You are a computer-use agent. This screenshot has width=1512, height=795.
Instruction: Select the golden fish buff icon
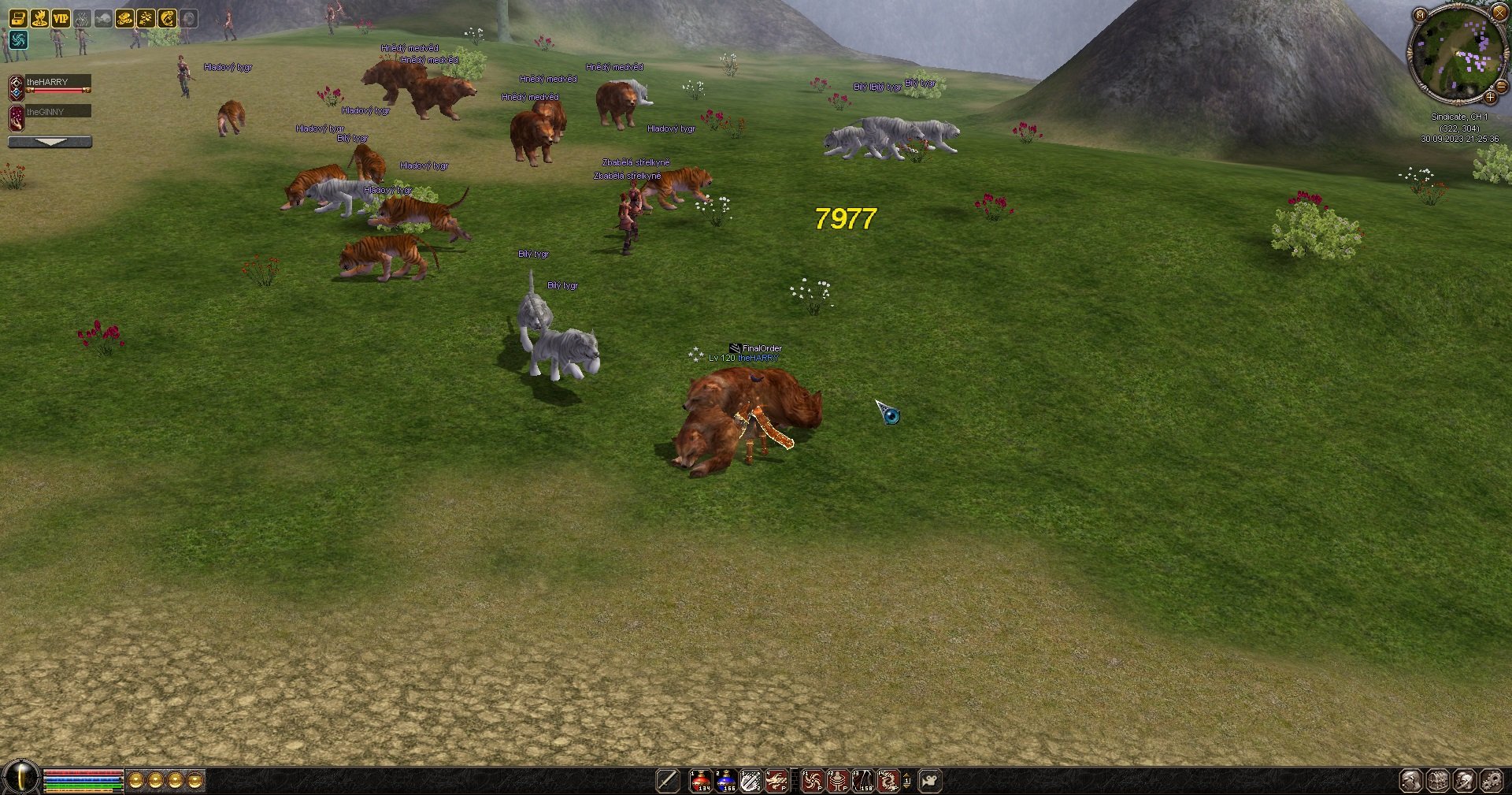click(167, 17)
